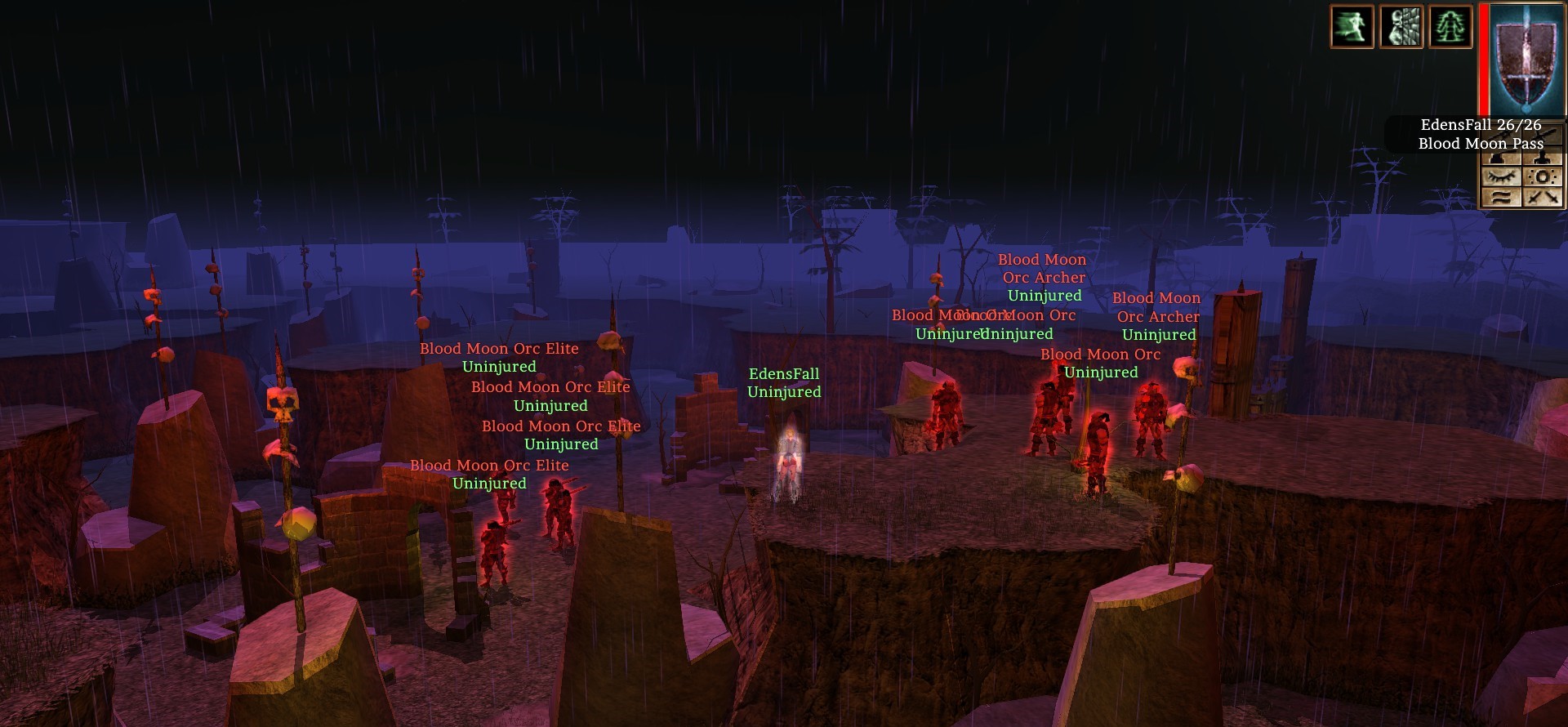Screen dimensions: 1568x727
Task: Click the glowing green humanoid aura icon
Action: (x=1450, y=27)
